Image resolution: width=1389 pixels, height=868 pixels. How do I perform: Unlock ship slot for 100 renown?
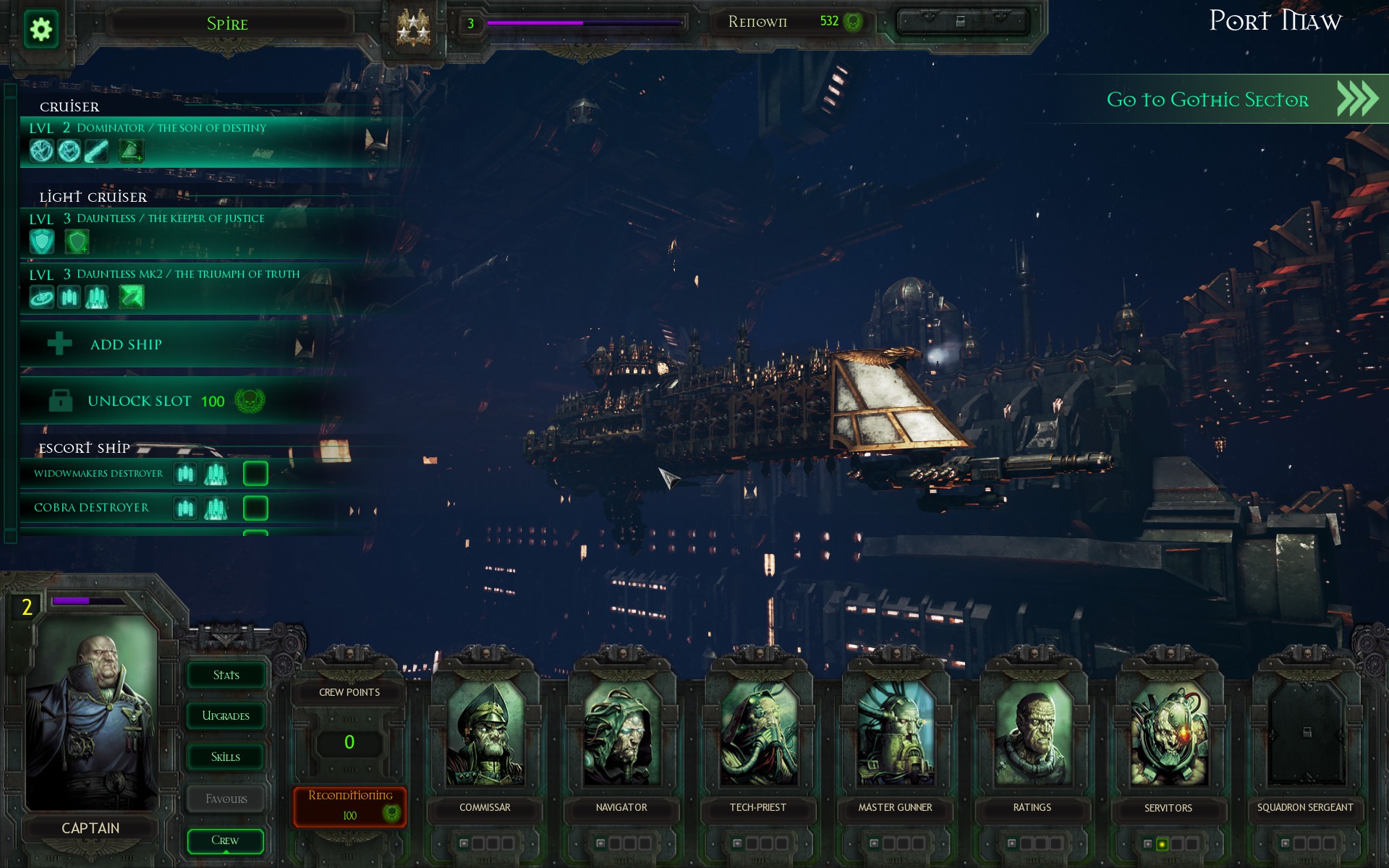pyautogui.click(x=156, y=401)
